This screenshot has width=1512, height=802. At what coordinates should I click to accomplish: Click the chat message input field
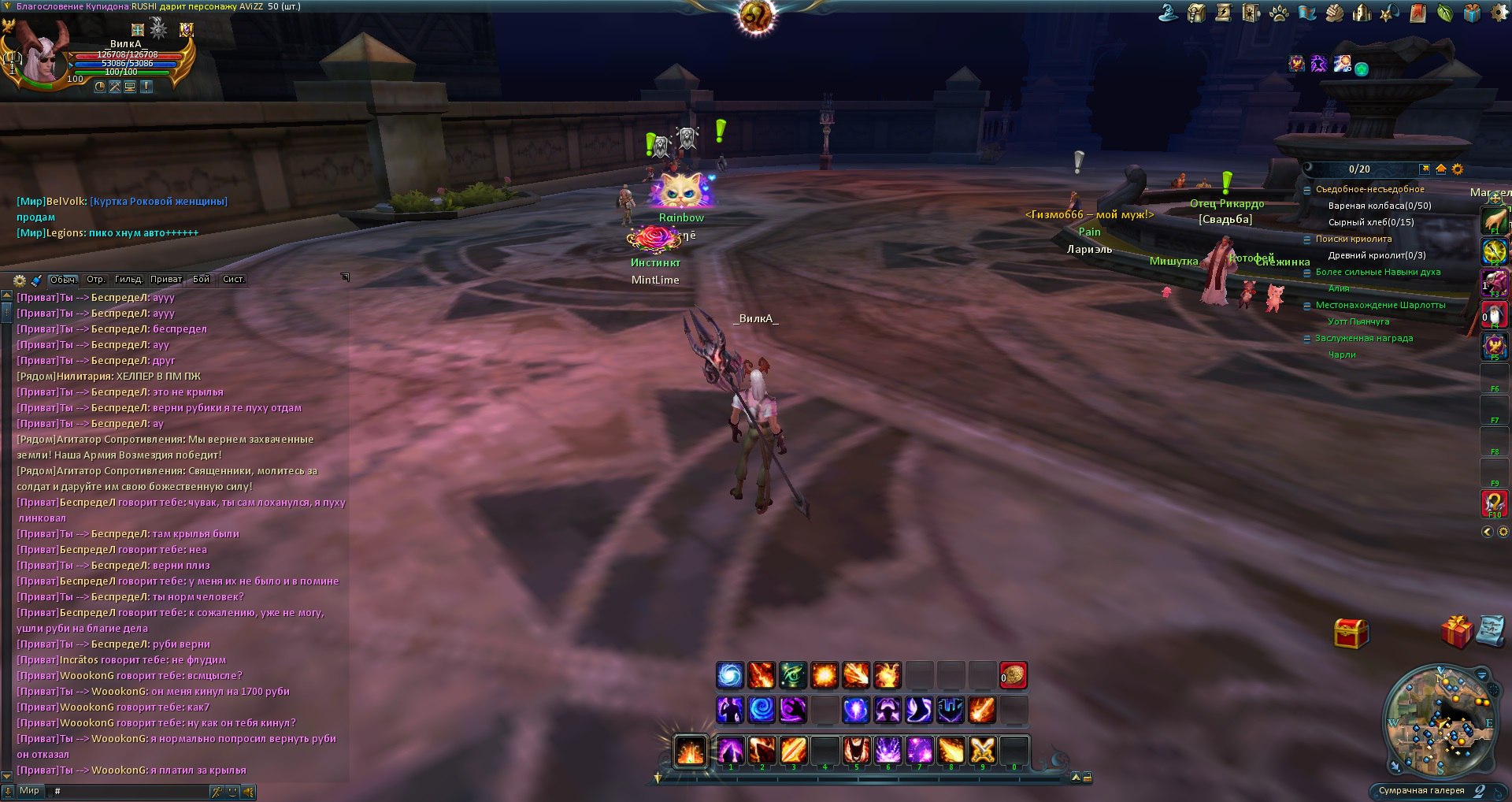pyautogui.click(x=130, y=791)
